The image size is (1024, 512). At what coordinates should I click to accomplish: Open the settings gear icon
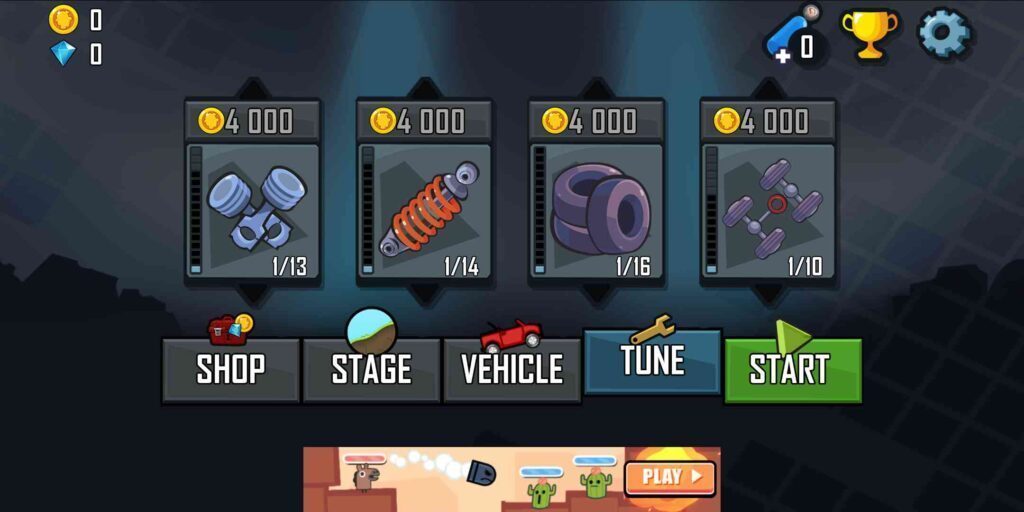[944, 34]
